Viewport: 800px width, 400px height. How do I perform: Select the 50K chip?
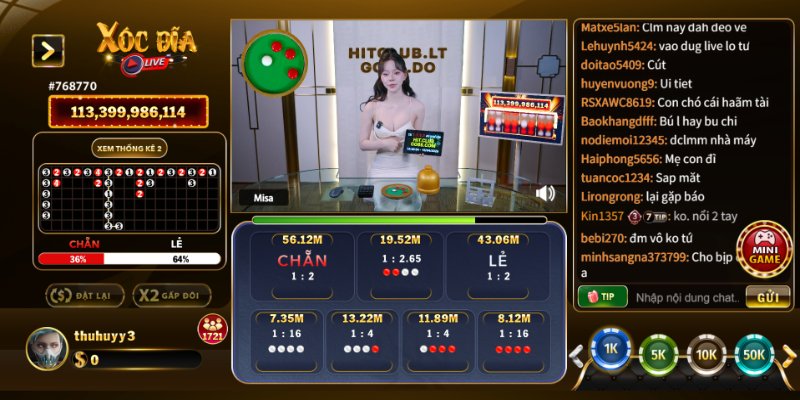(755, 353)
